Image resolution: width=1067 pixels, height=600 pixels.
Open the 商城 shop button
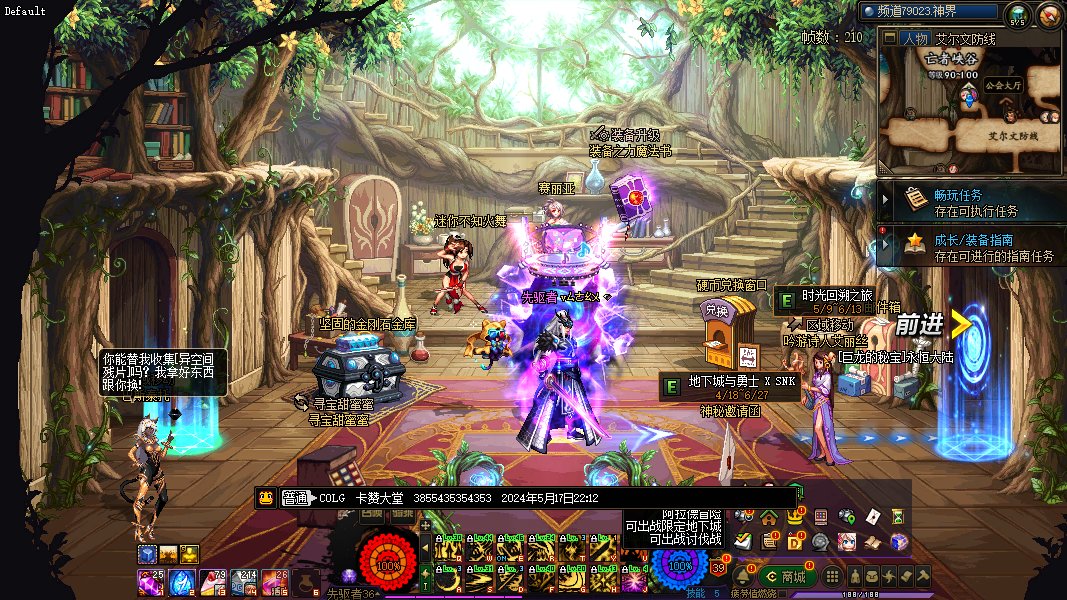click(787, 576)
